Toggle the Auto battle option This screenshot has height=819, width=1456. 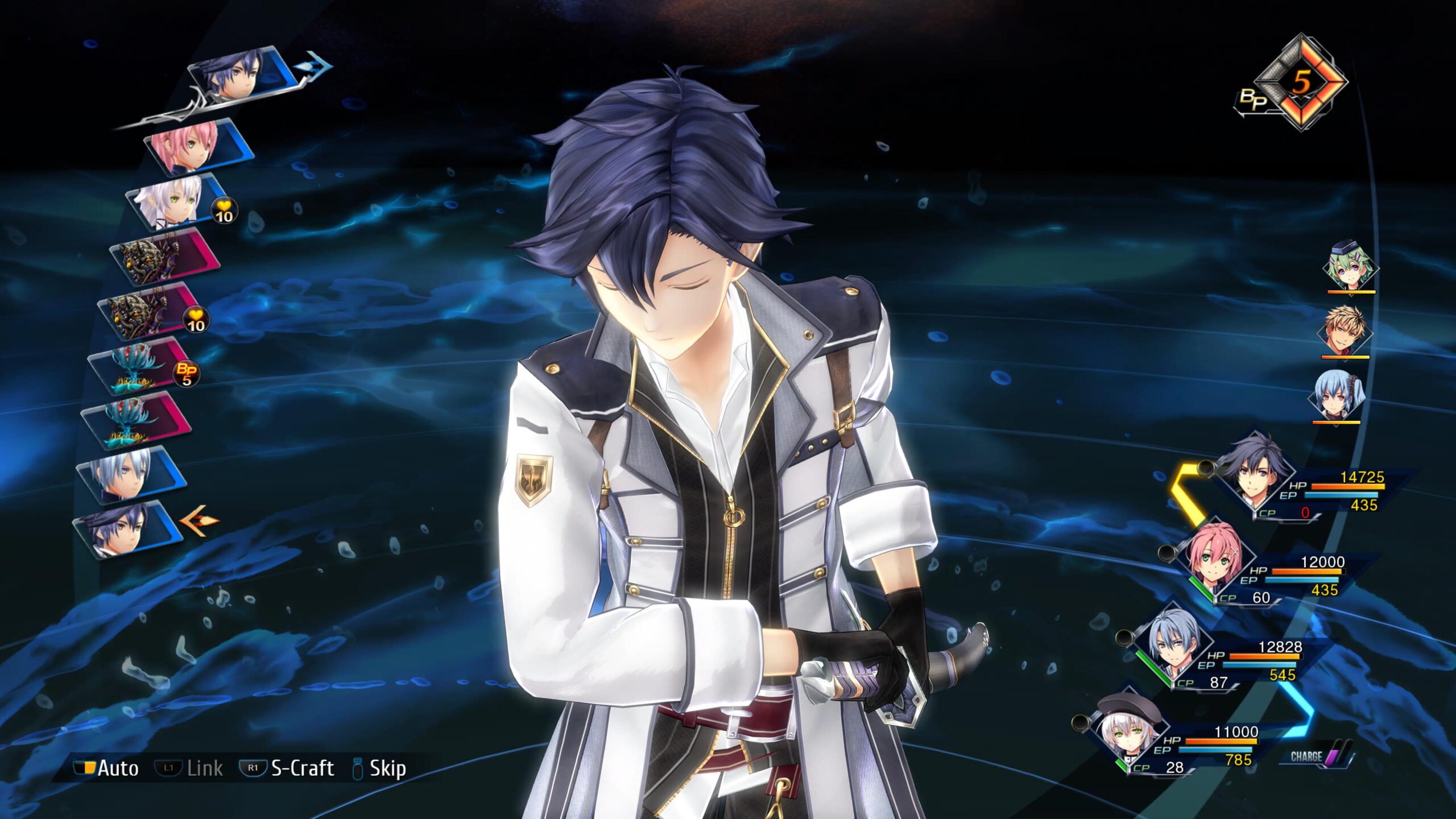[x=107, y=768]
